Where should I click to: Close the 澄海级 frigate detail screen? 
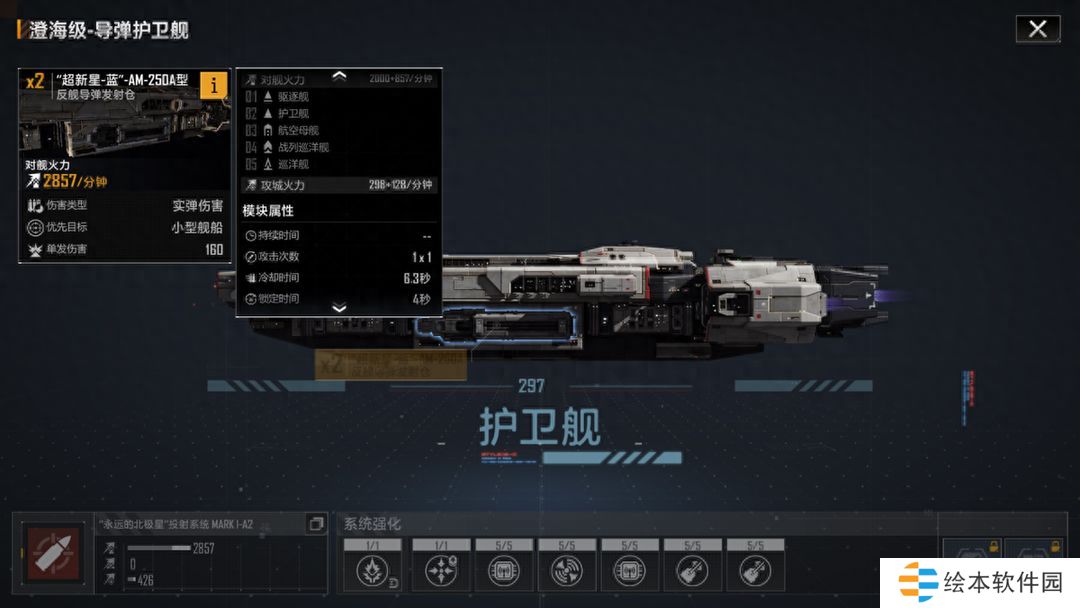tap(1037, 29)
